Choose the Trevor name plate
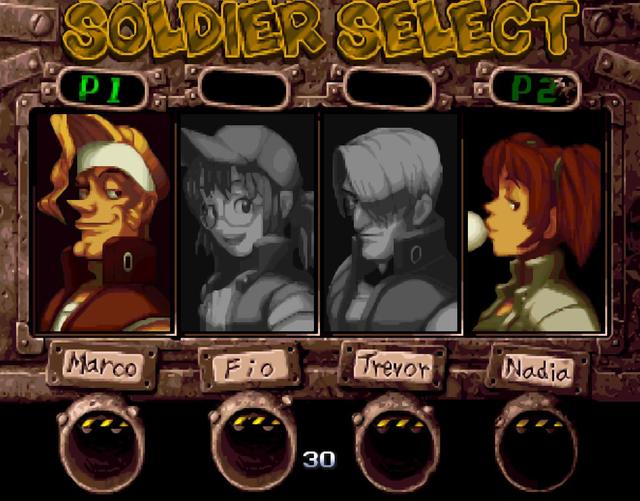The image size is (640, 501). click(391, 367)
